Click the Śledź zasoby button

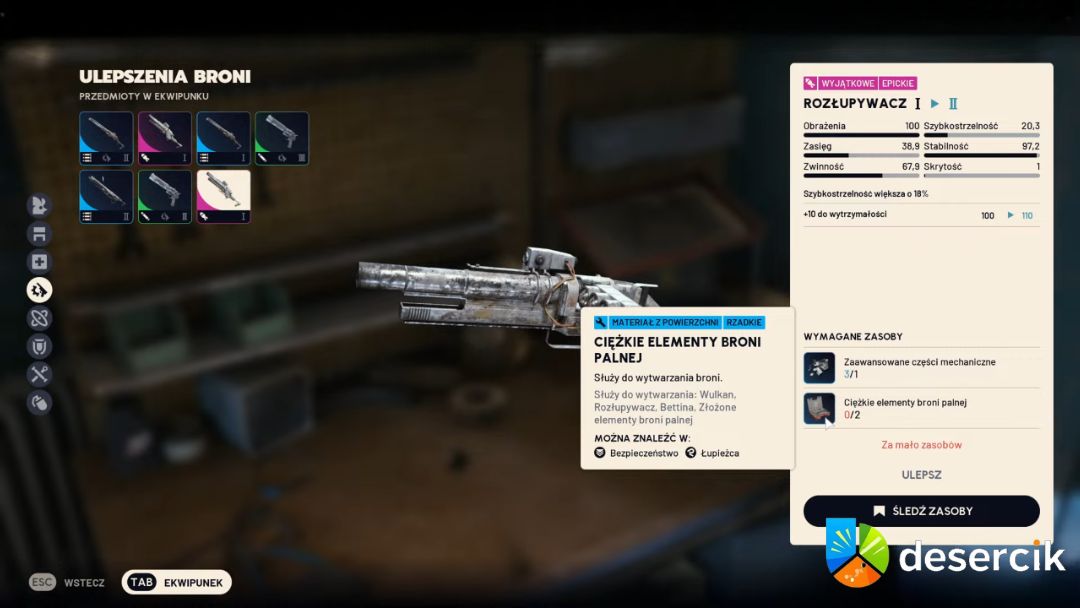(921, 511)
